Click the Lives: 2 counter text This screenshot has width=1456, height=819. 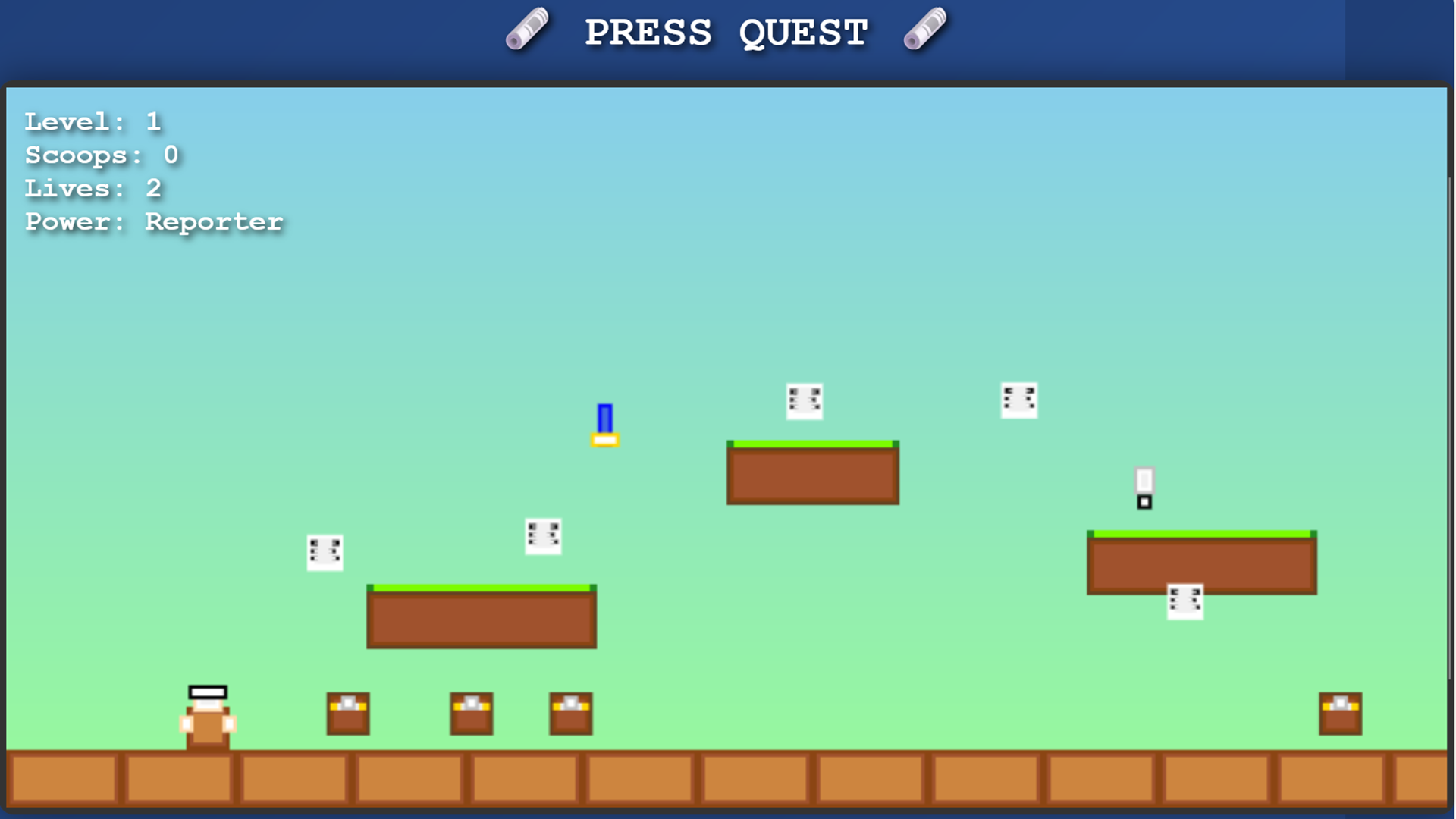pyautogui.click(x=93, y=188)
